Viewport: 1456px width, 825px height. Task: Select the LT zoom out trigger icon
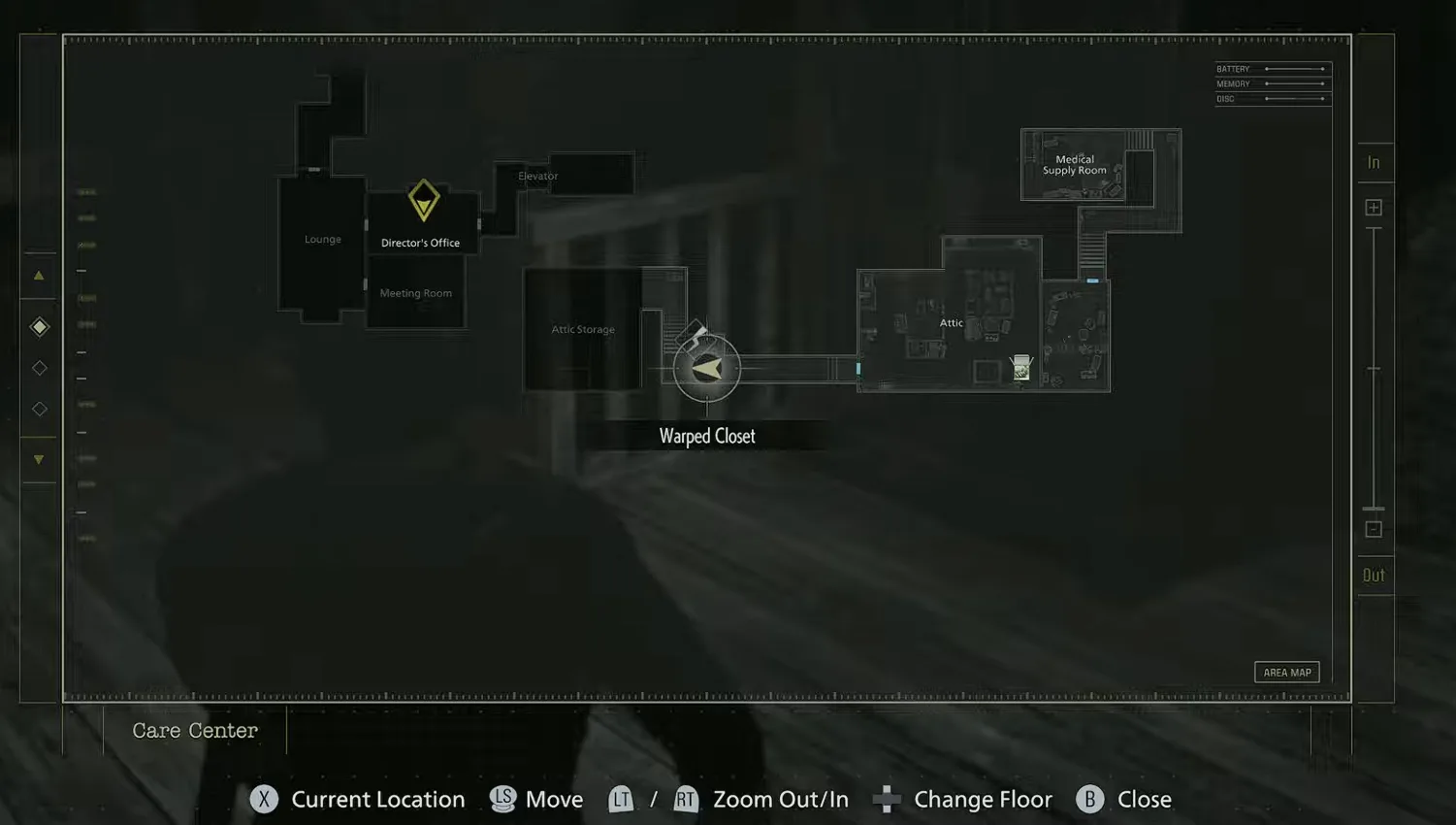coord(621,799)
